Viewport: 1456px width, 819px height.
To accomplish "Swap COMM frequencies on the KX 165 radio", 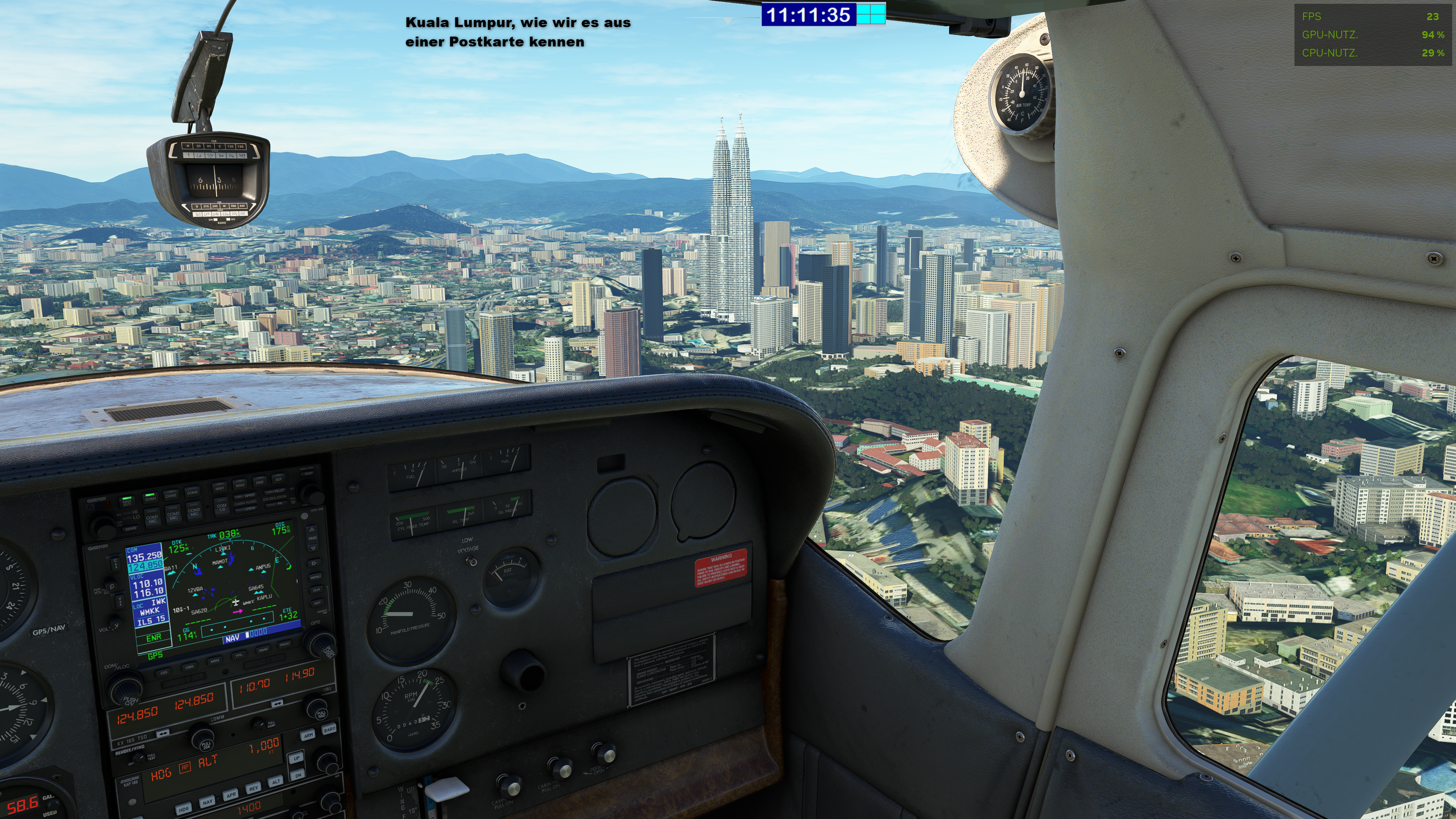I will click(163, 733).
